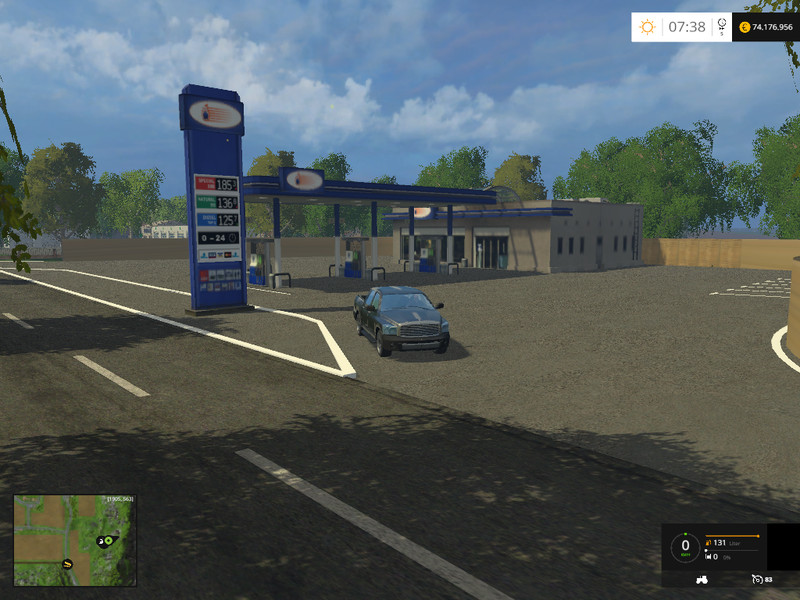Click the time acceleration clock icon

722,27
